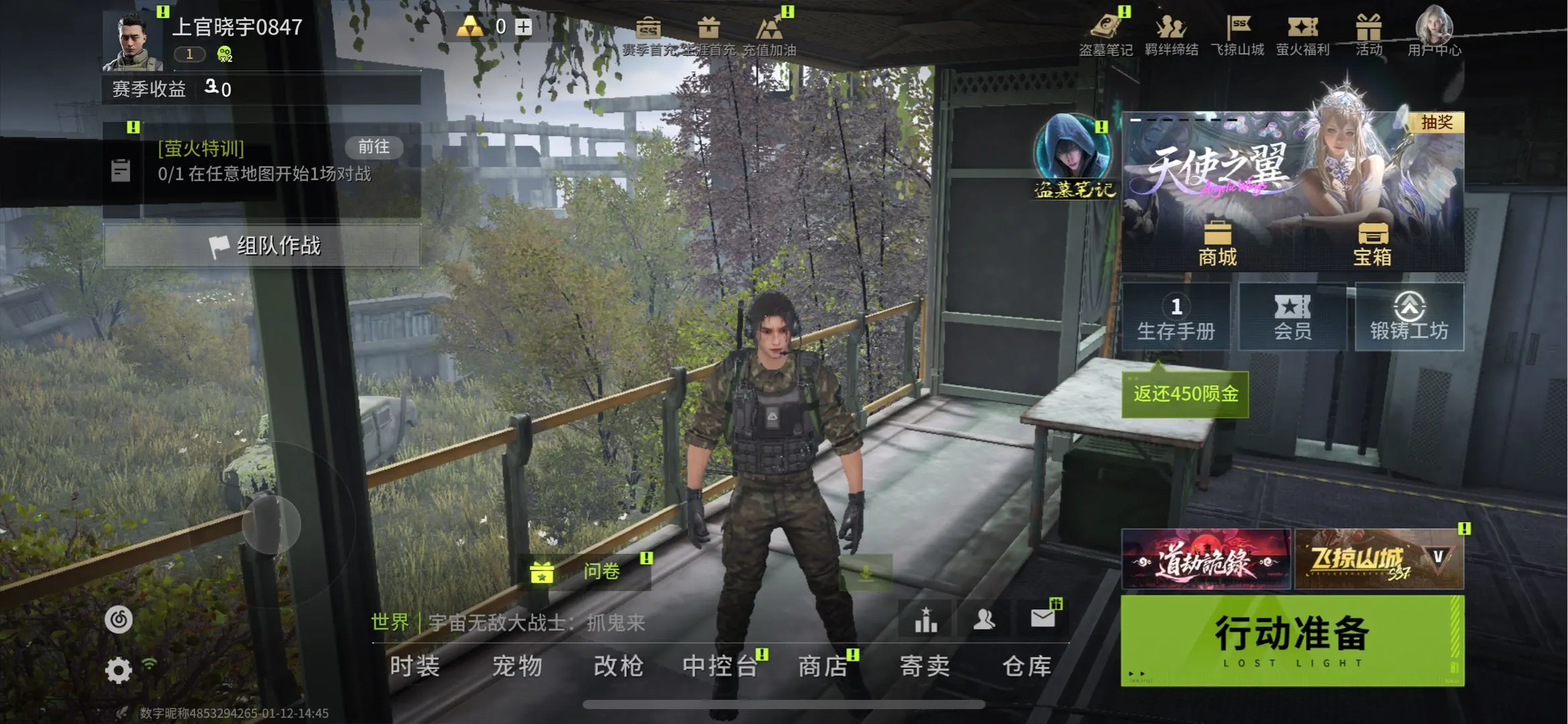Open the 生存手册 survival handbook

[1176, 317]
